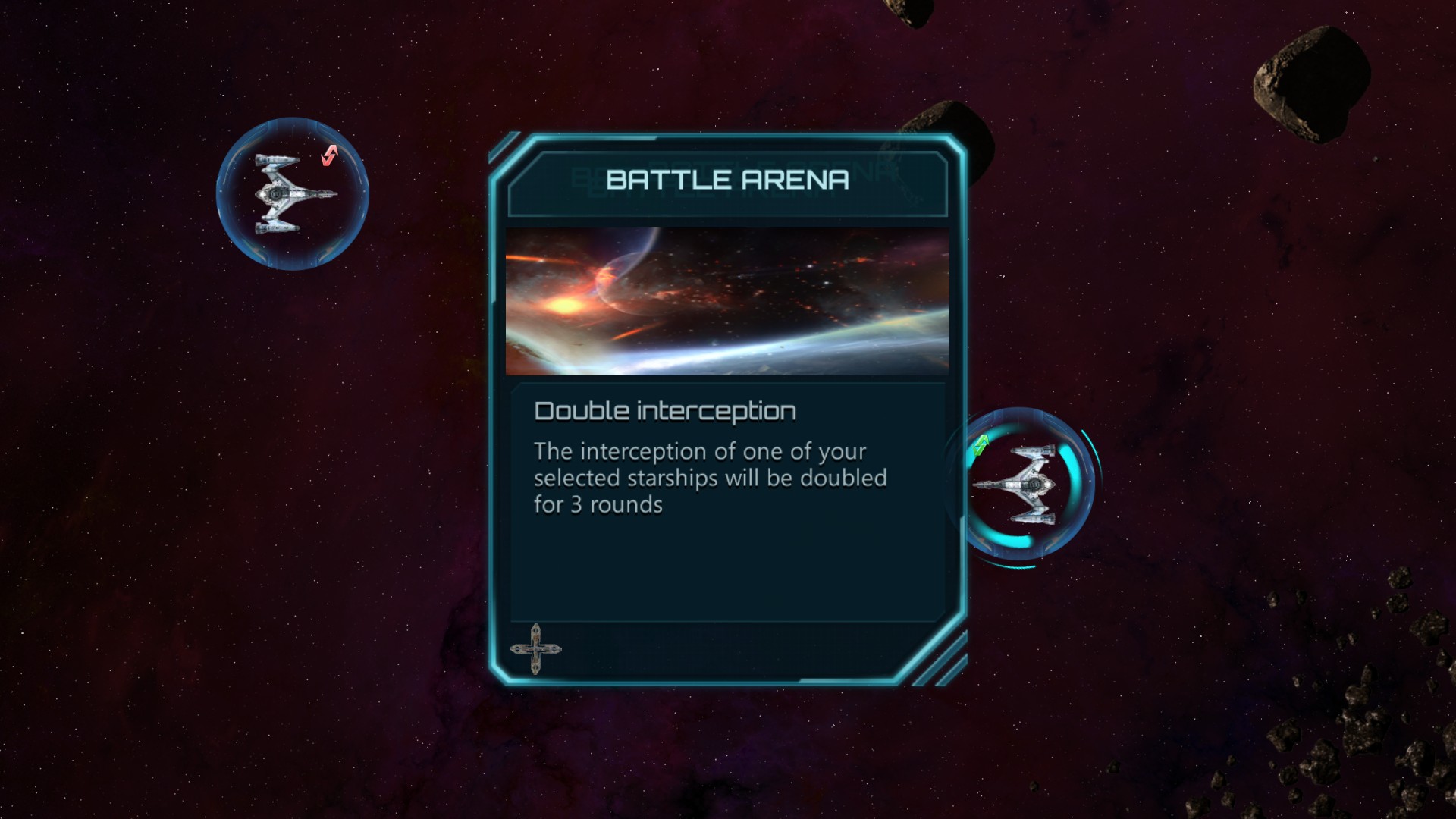This screenshot has height=819, width=1456.
Task: Target the starship with the red marker
Action: tap(293, 194)
